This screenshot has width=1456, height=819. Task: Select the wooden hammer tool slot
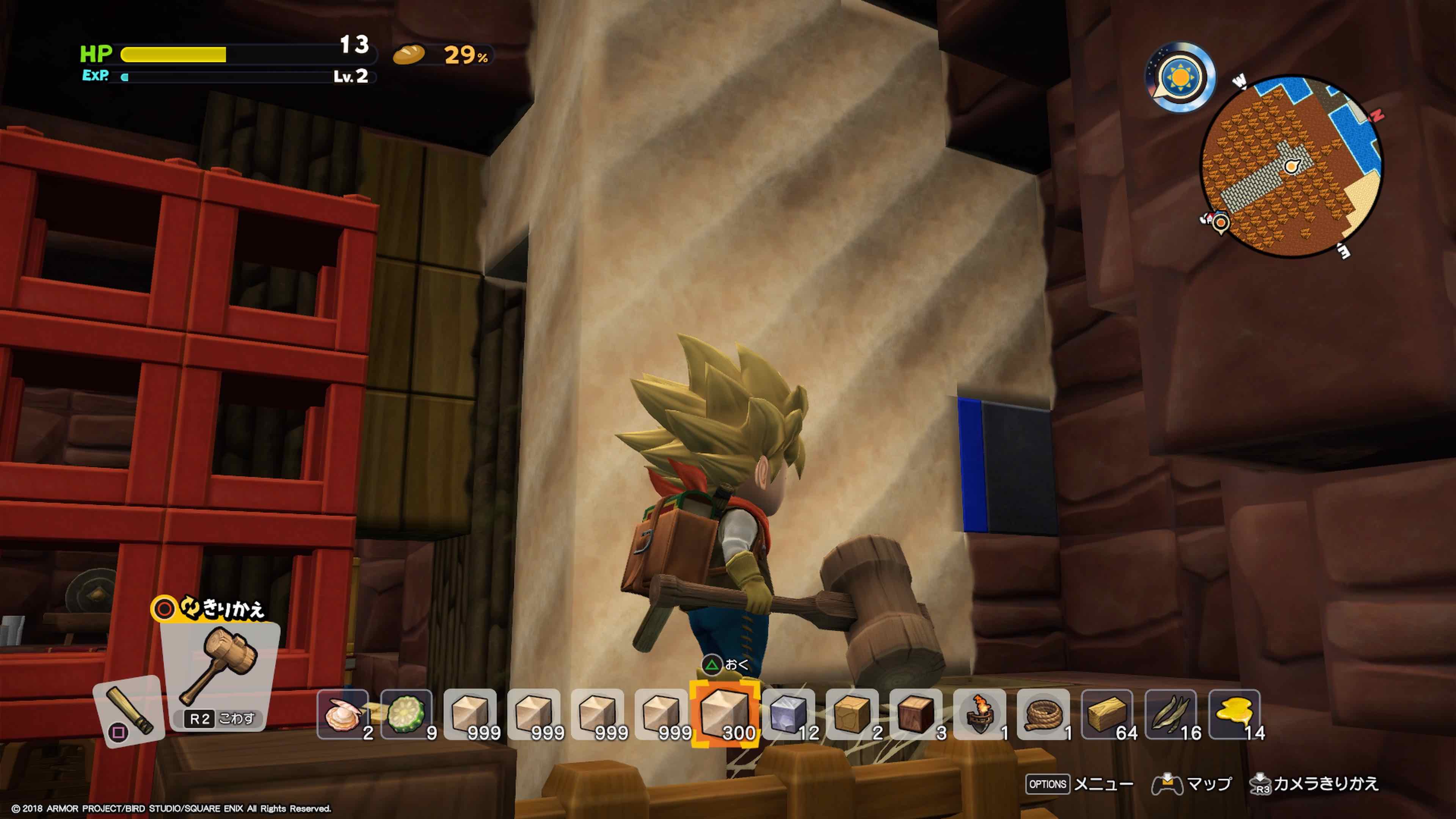click(220, 673)
